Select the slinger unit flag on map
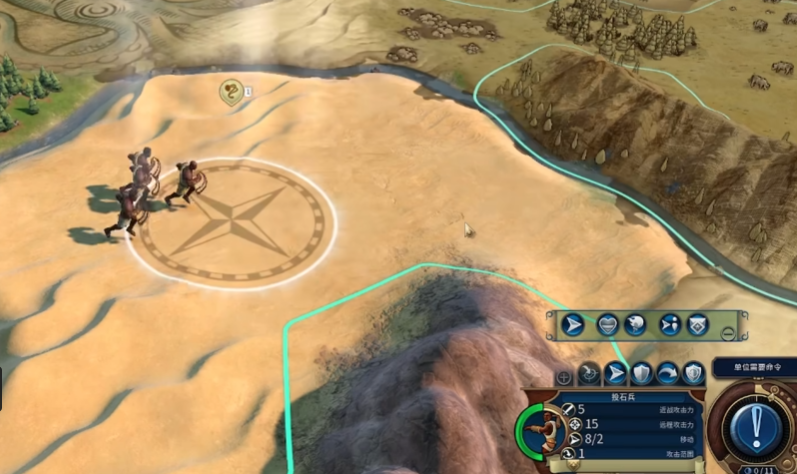This screenshot has width=797, height=474. click(x=231, y=93)
